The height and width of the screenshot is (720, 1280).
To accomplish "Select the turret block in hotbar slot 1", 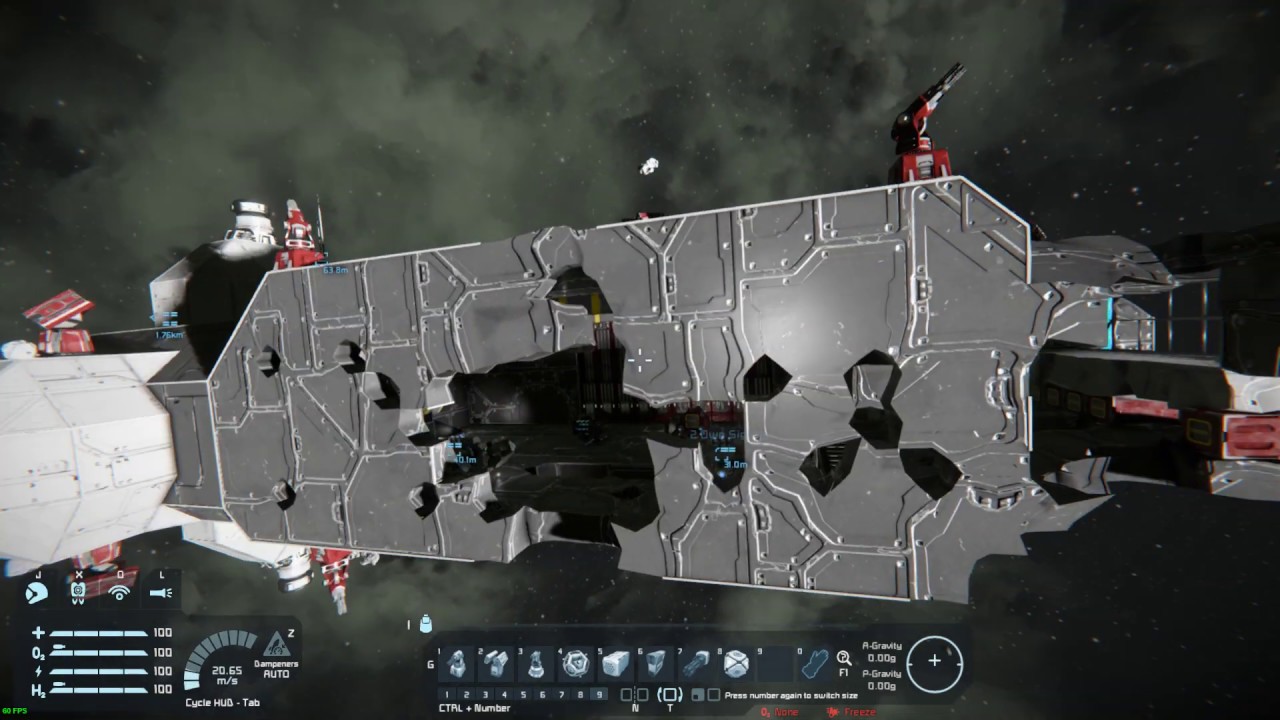I will tap(458, 664).
